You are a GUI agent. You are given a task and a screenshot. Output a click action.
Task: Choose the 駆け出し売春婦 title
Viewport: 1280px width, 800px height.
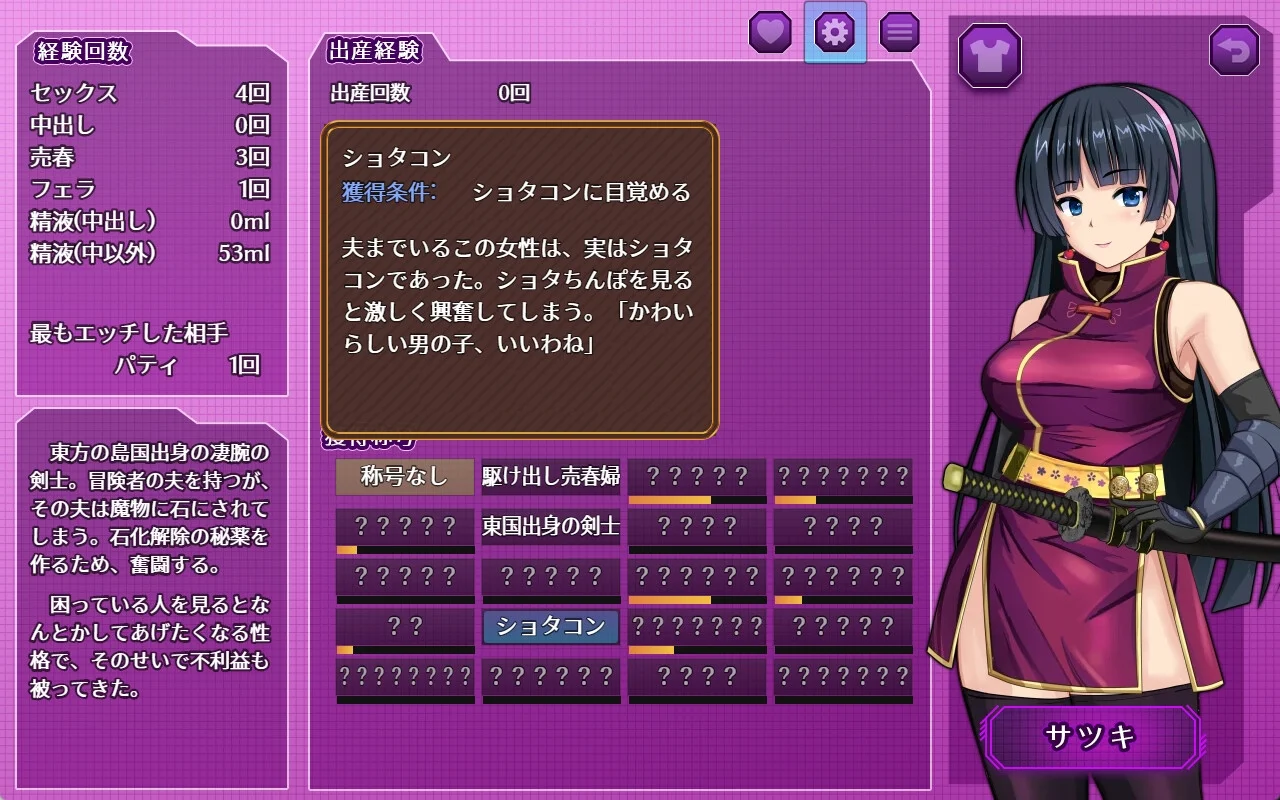551,477
